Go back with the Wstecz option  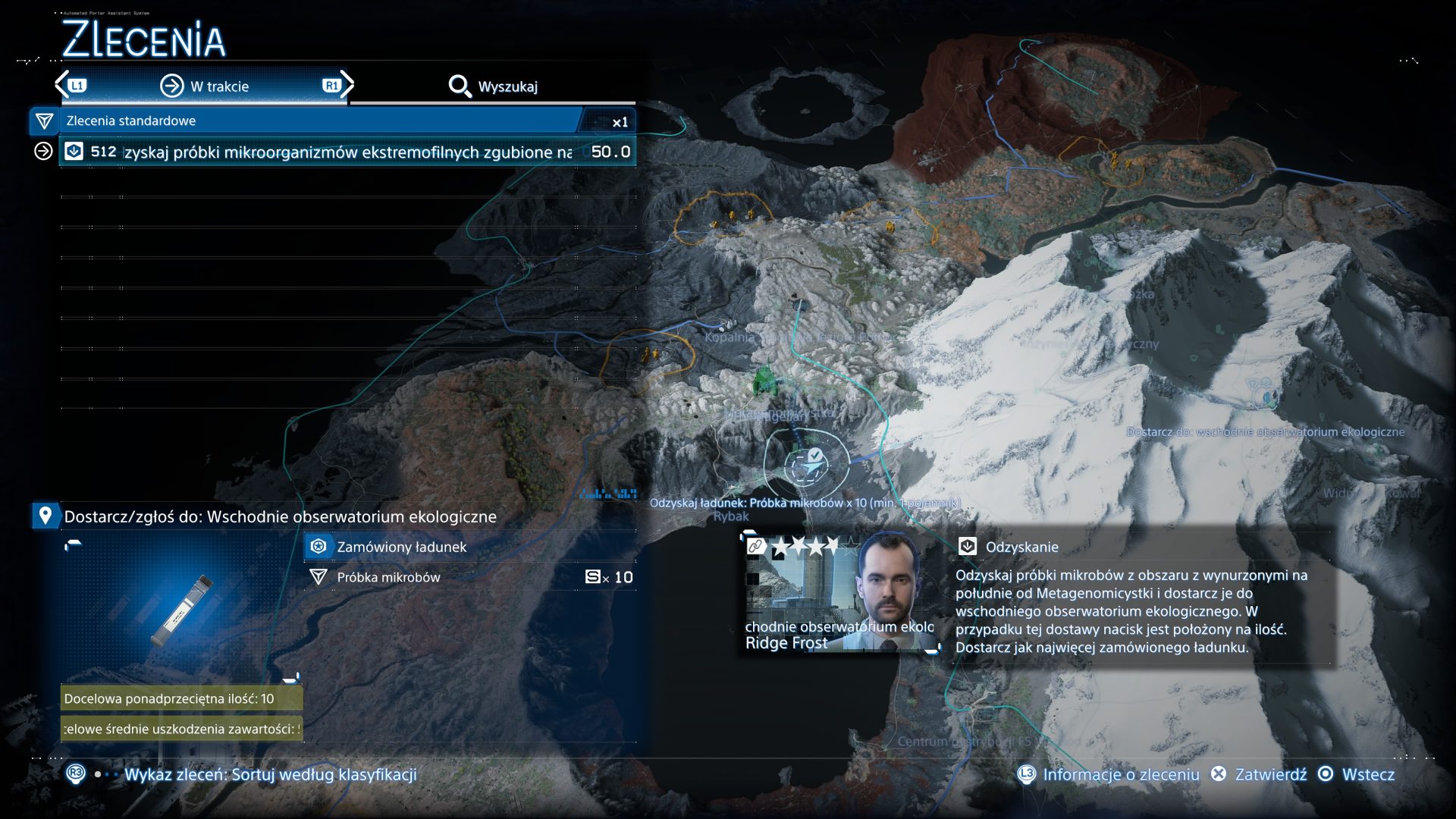coord(1359,774)
